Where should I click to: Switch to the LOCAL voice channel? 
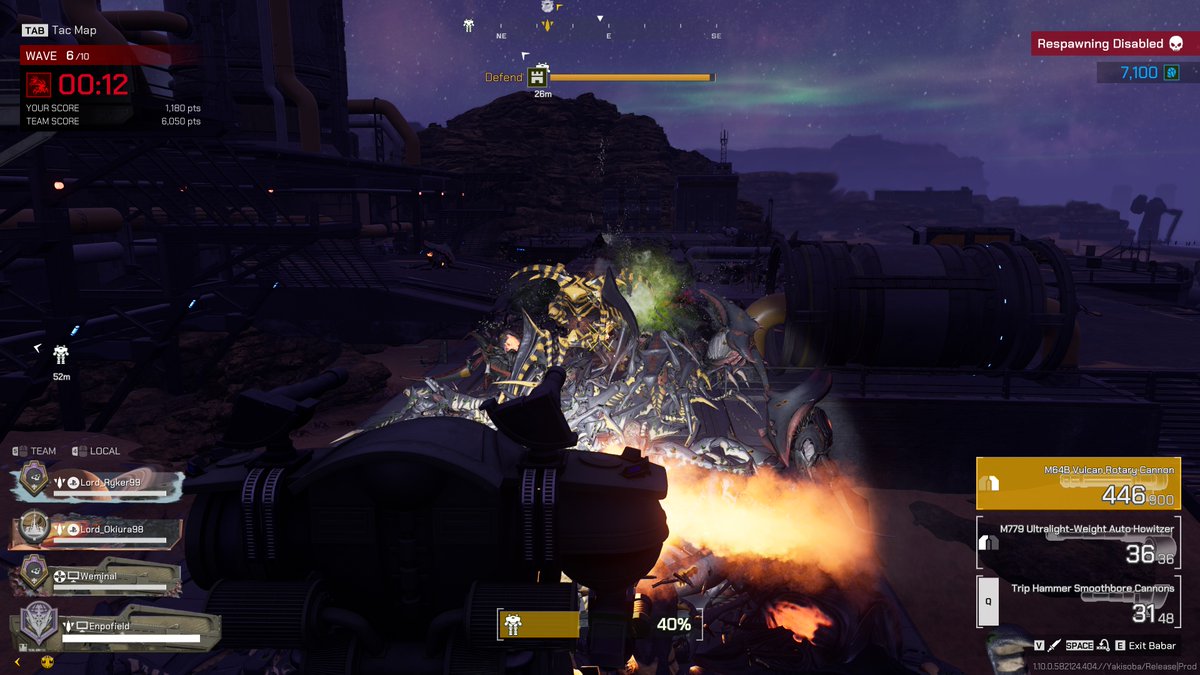pyautogui.click(x=97, y=451)
